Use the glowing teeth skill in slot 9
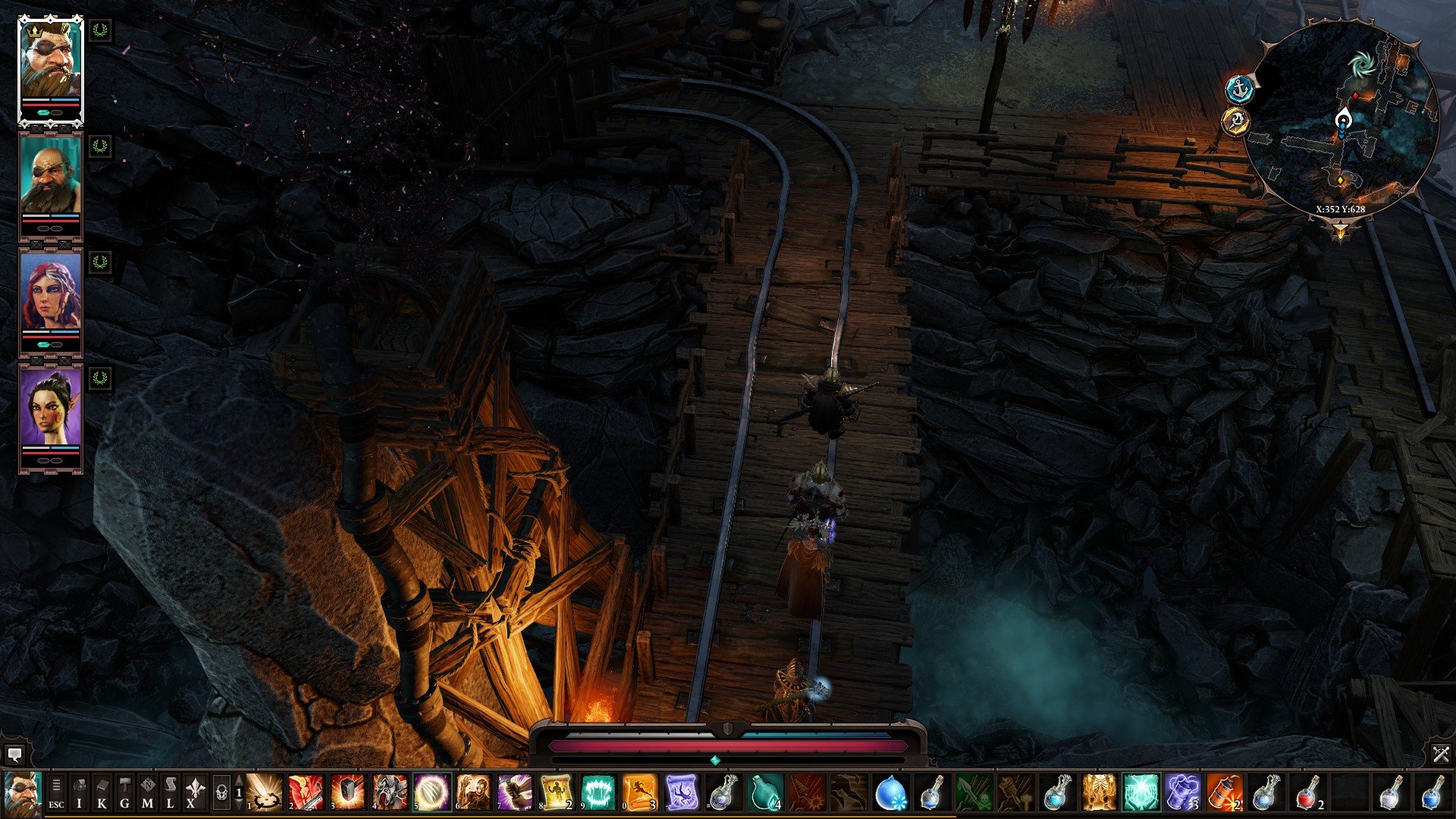The height and width of the screenshot is (819, 1456). tap(598, 792)
